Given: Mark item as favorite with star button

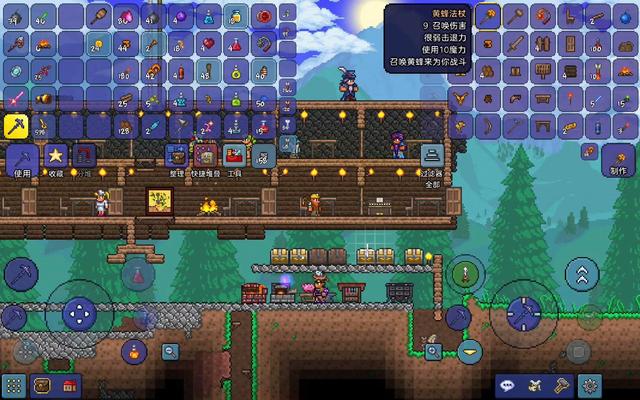Looking at the screenshot, I should [x=54, y=158].
